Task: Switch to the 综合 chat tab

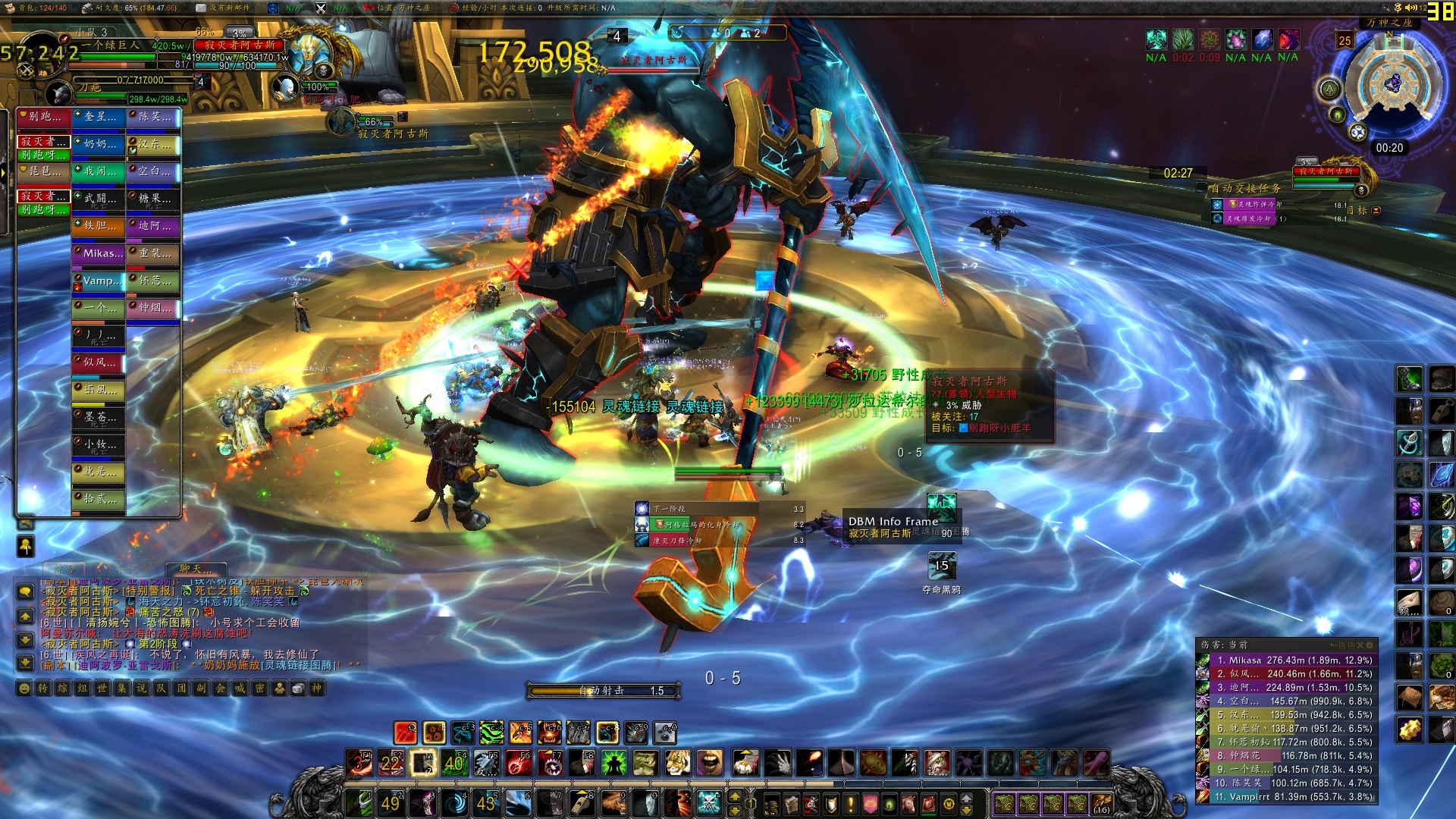Action: tap(64, 568)
